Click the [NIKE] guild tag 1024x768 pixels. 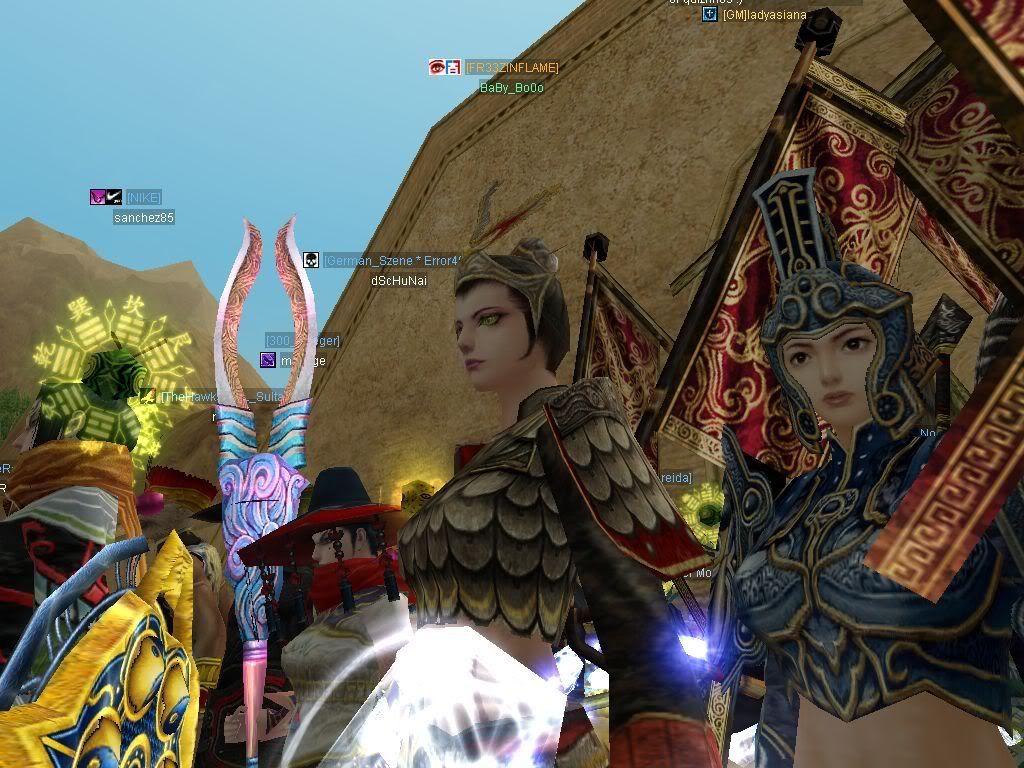[143, 197]
